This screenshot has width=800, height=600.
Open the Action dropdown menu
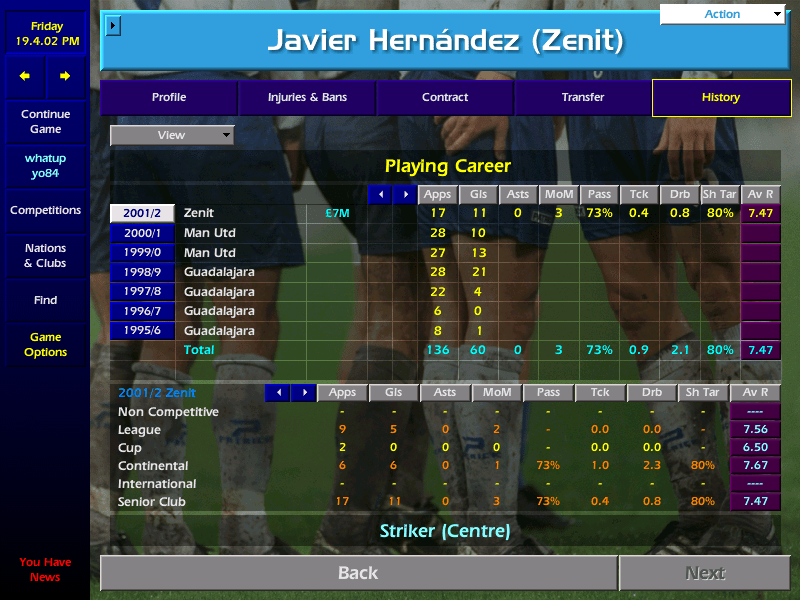coord(723,14)
